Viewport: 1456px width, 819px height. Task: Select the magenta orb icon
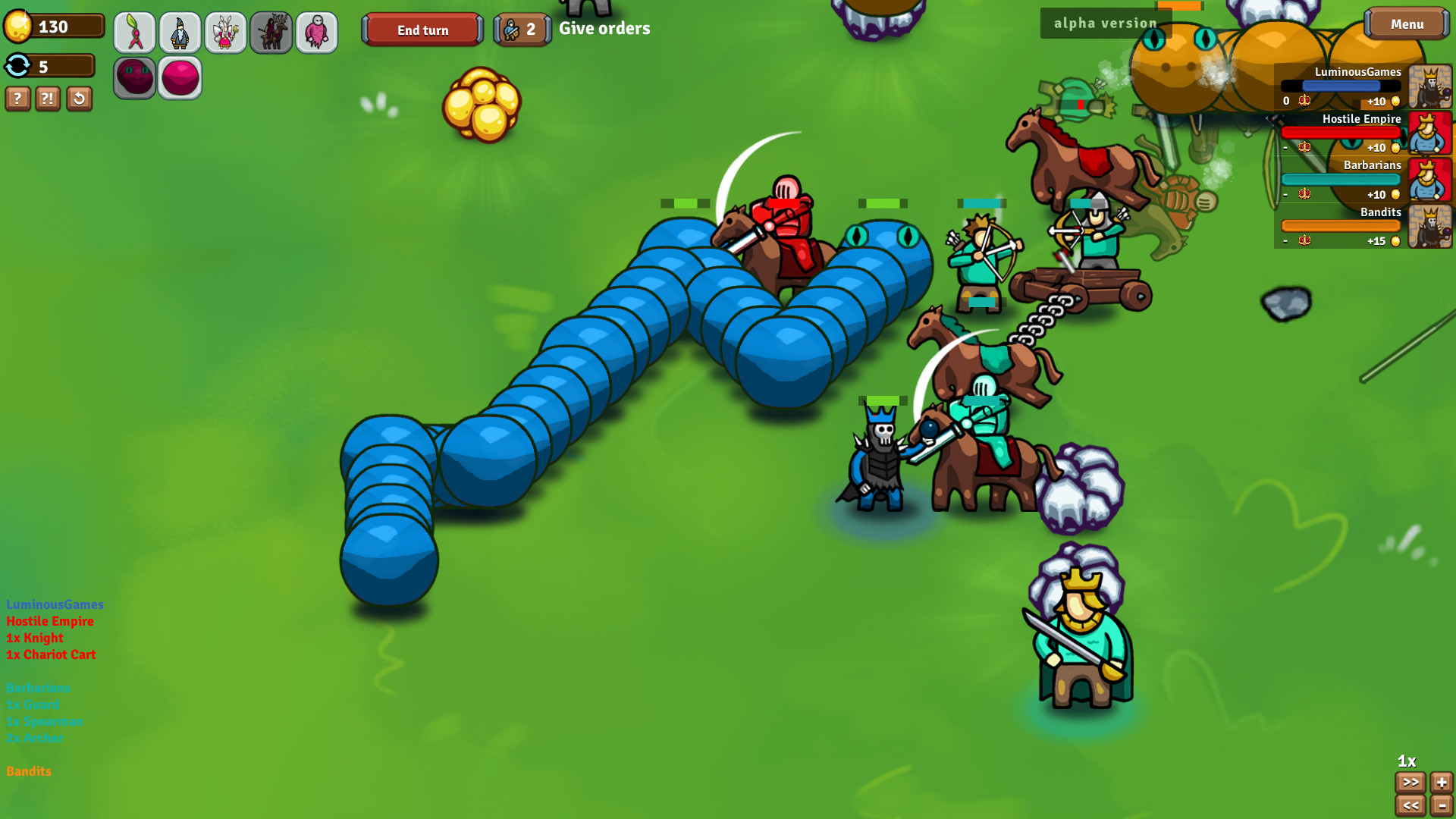point(180,77)
